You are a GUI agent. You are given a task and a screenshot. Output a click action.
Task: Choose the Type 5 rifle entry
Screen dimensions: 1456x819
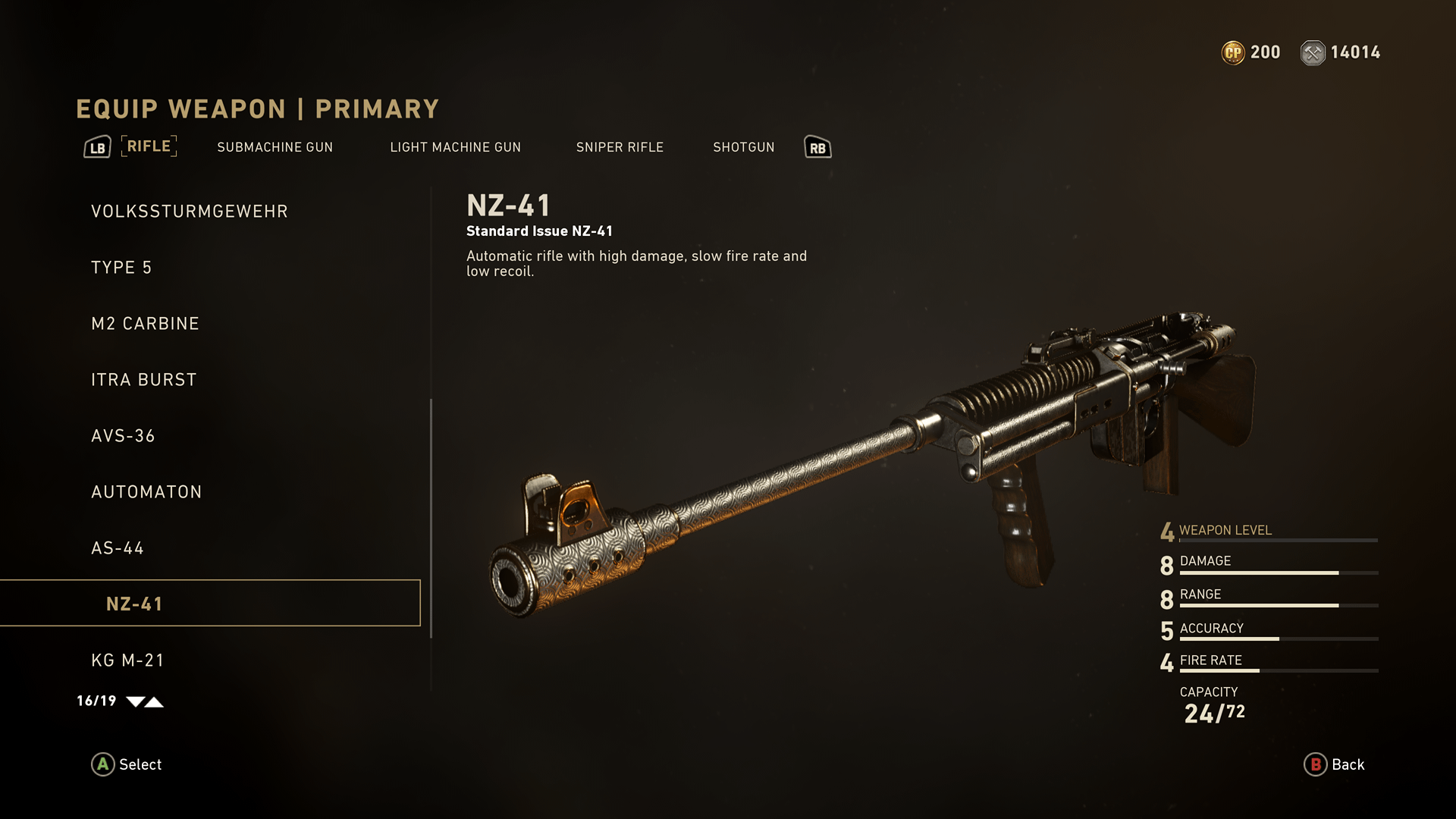point(121,268)
